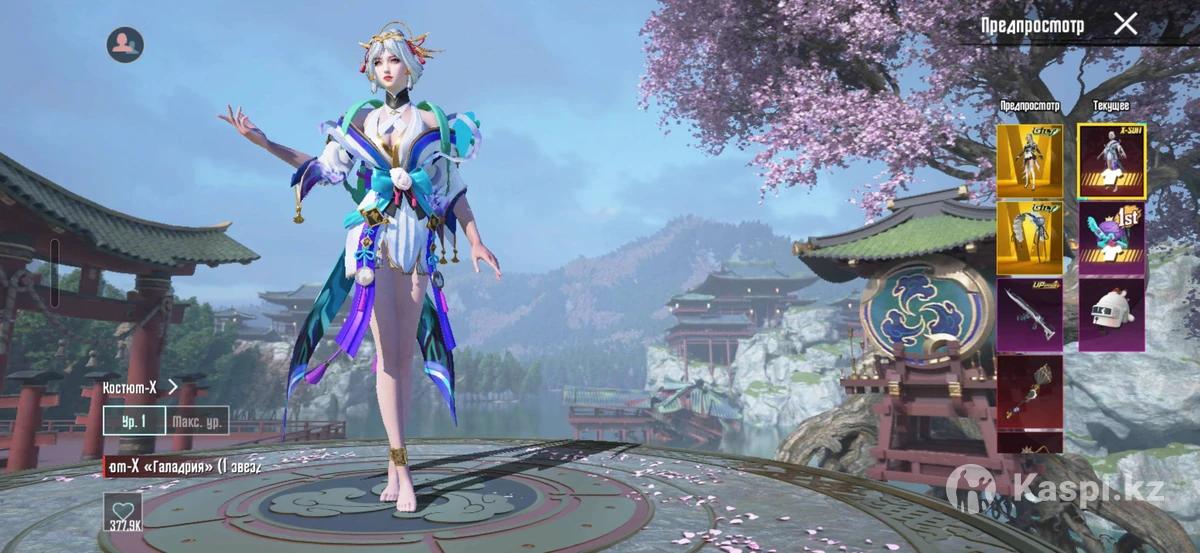The image size is (1200, 553).
Task: Preview the machine gun skin slot
Action: tap(1029, 315)
